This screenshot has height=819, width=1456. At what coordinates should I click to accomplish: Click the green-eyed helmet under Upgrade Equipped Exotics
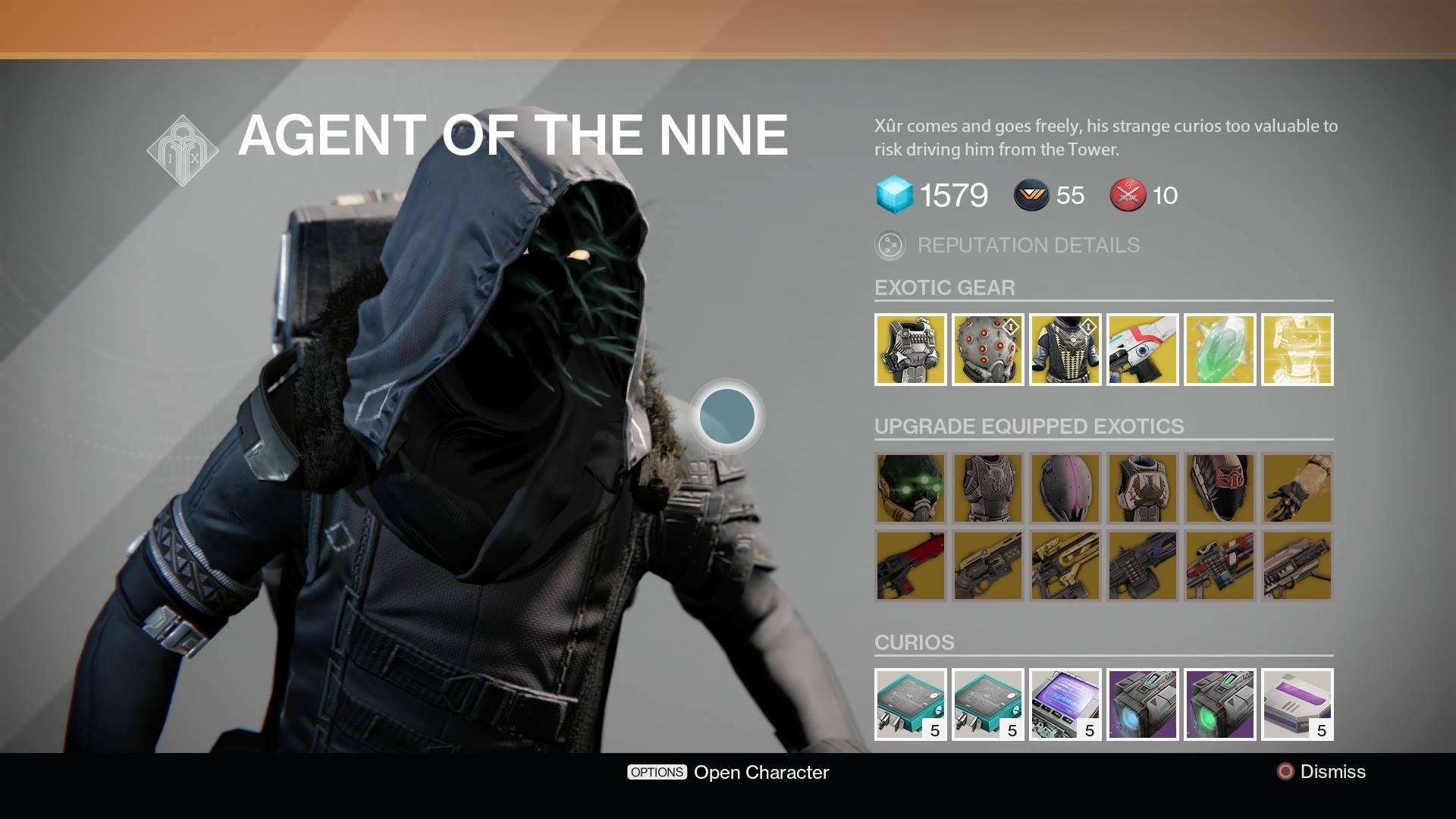click(909, 489)
